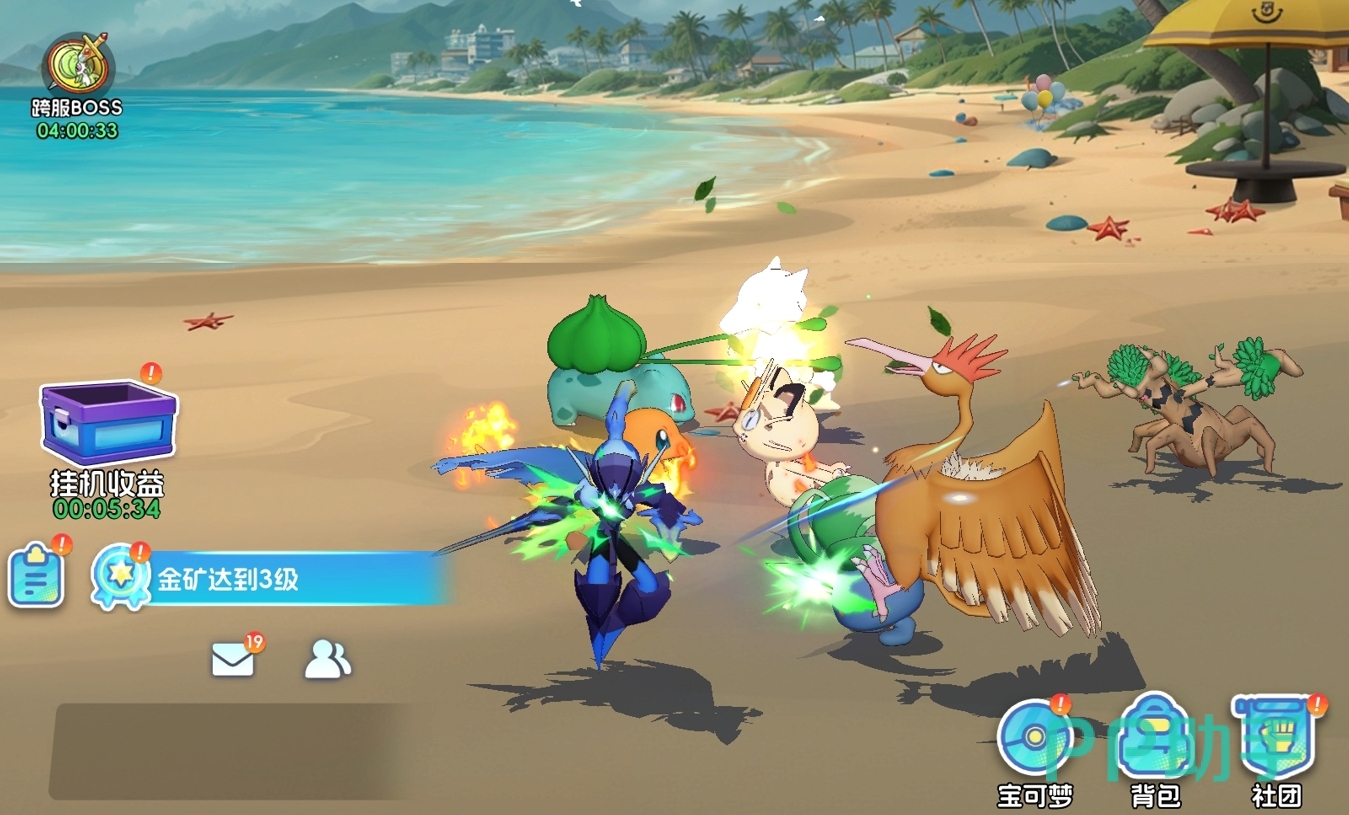Image resolution: width=1349 pixels, height=815 pixels.
Task: Open the mail envelope inbox
Action: (233, 660)
